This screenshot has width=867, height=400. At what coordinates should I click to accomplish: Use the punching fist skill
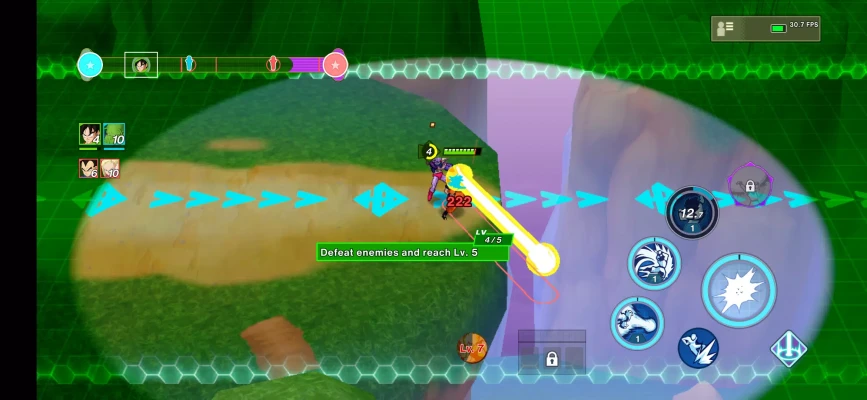637,323
